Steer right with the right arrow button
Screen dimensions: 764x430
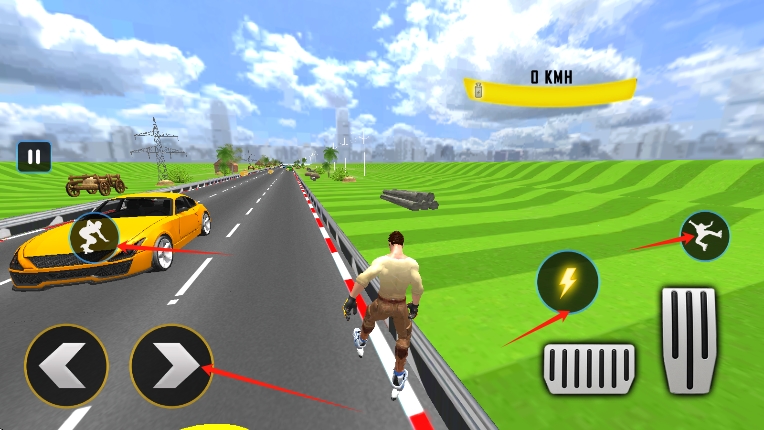coord(171,366)
